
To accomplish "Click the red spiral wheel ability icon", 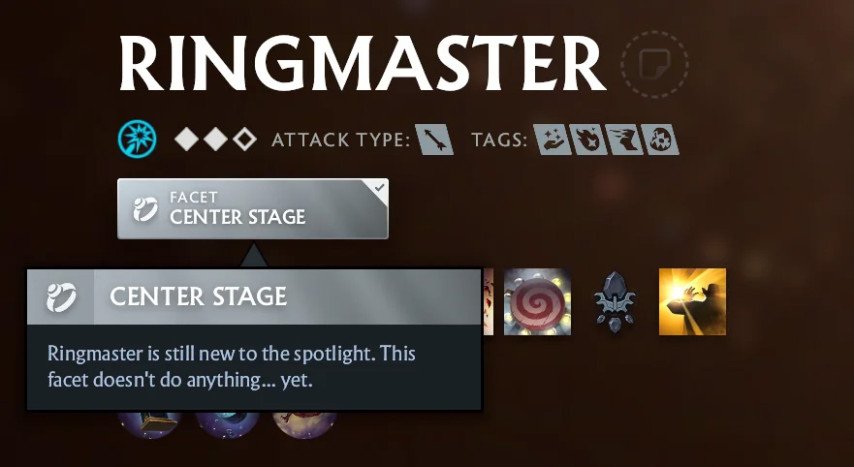I will (x=537, y=301).
